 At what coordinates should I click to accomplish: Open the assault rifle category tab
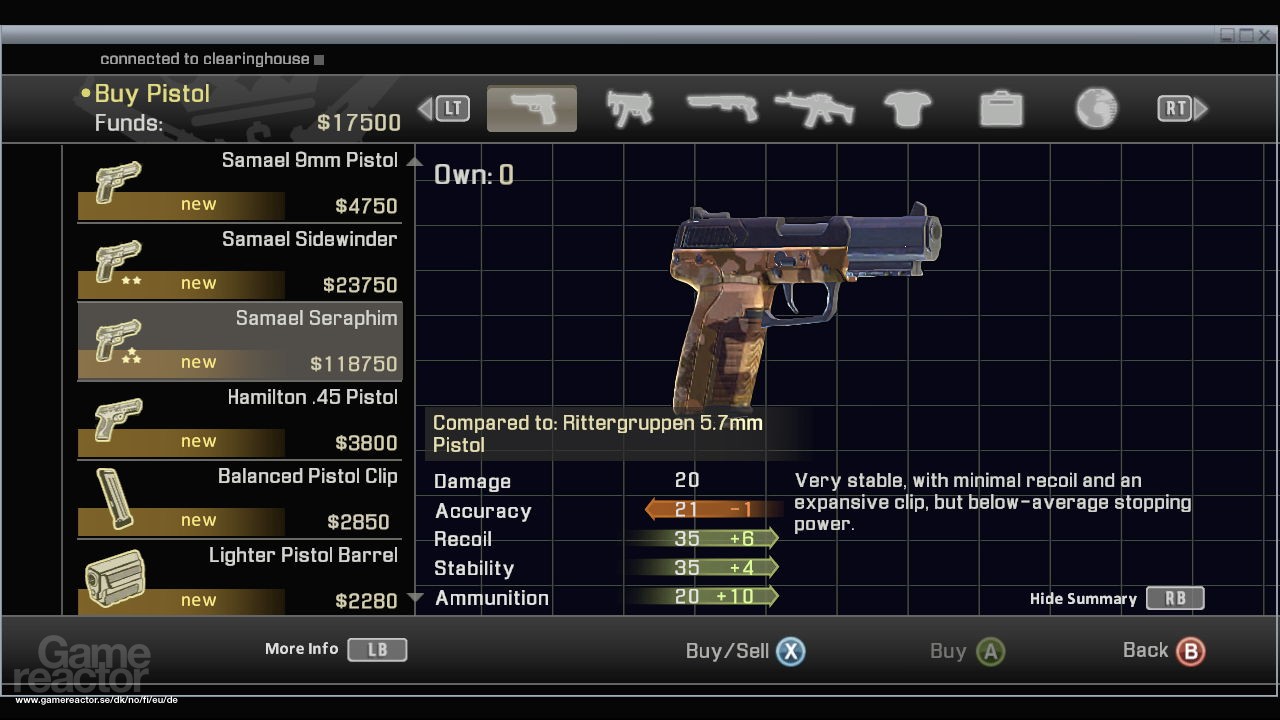[x=814, y=108]
